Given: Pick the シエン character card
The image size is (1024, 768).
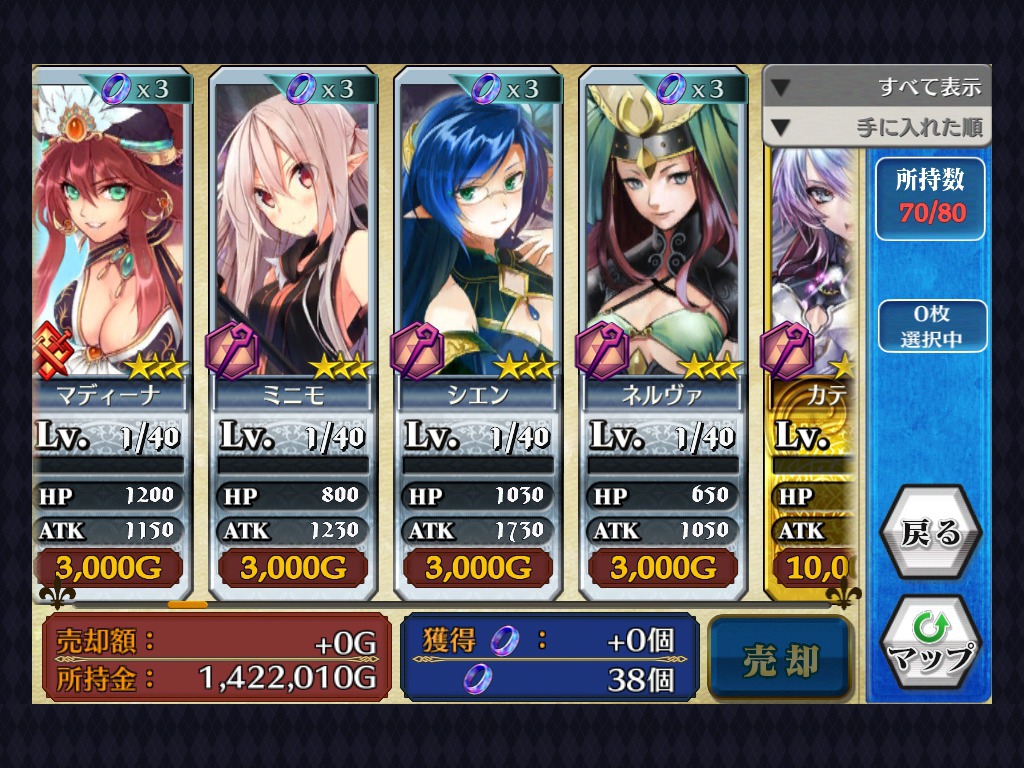Looking at the screenshot, I should tap(478, 300).
